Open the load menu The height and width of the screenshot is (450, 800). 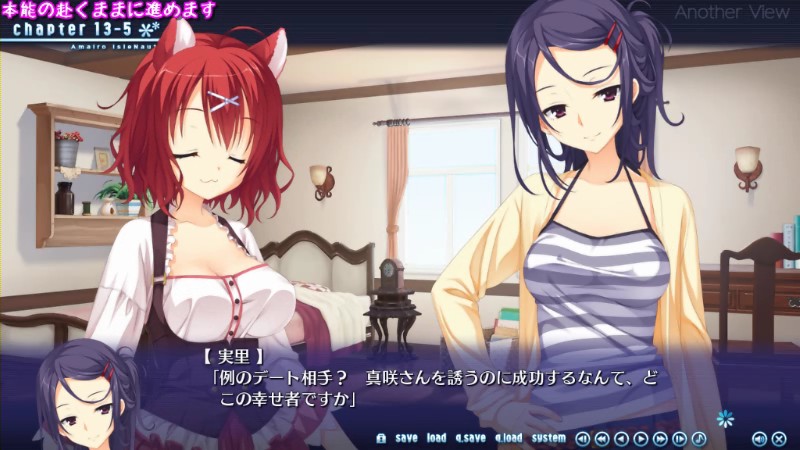[x=437, y=438]
